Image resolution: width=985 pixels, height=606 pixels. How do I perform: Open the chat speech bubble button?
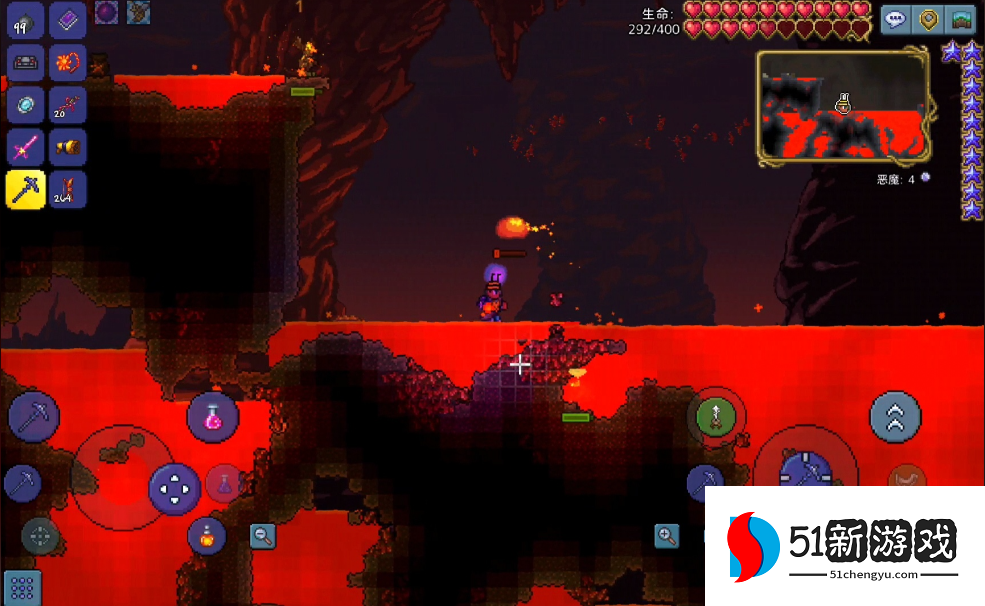(x=896, y=20)
